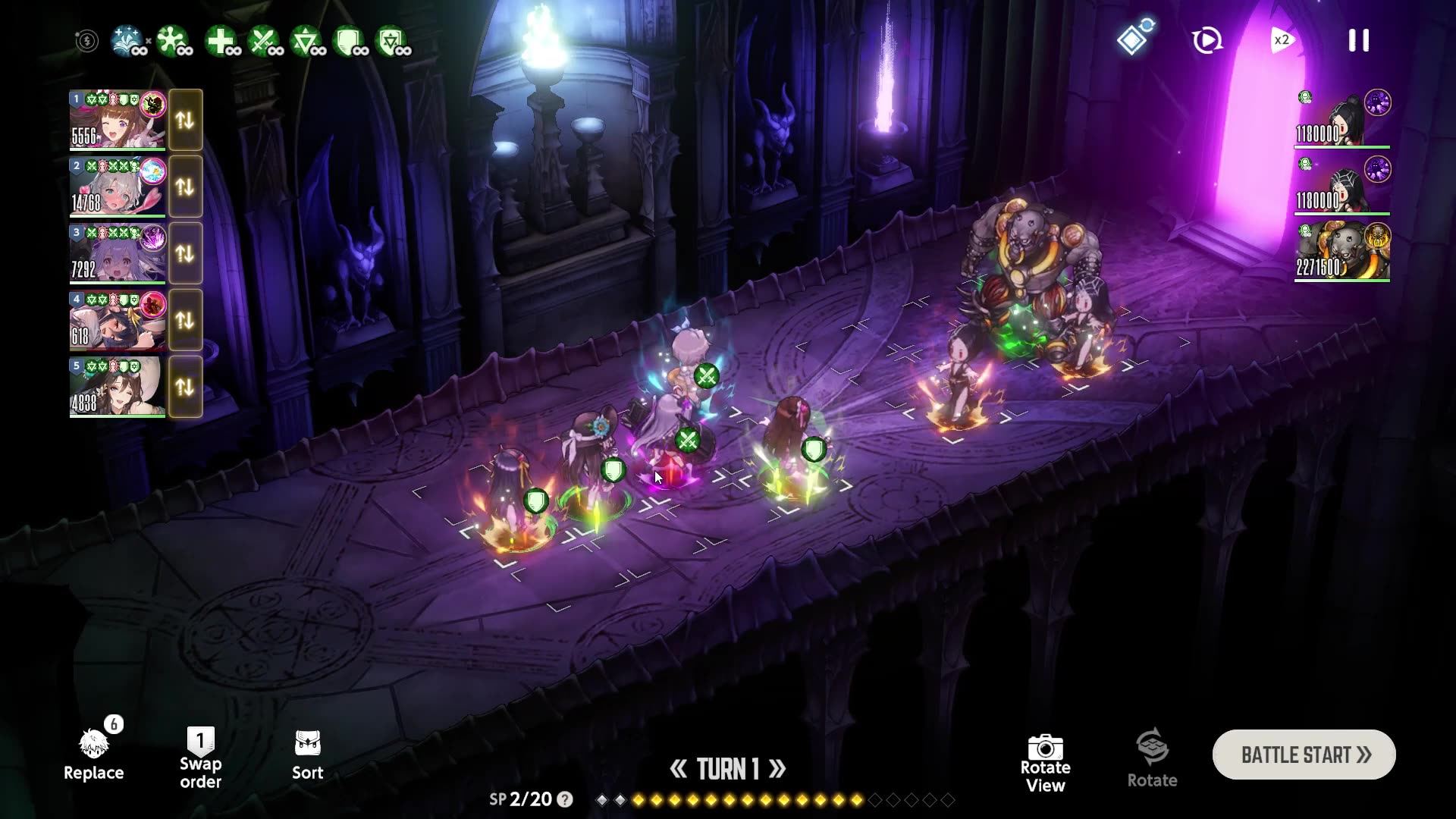The height and width of the screenshot is (819, 1456).
Task: Select party portrait with 4838 HP
Action: tap(118, 388)
